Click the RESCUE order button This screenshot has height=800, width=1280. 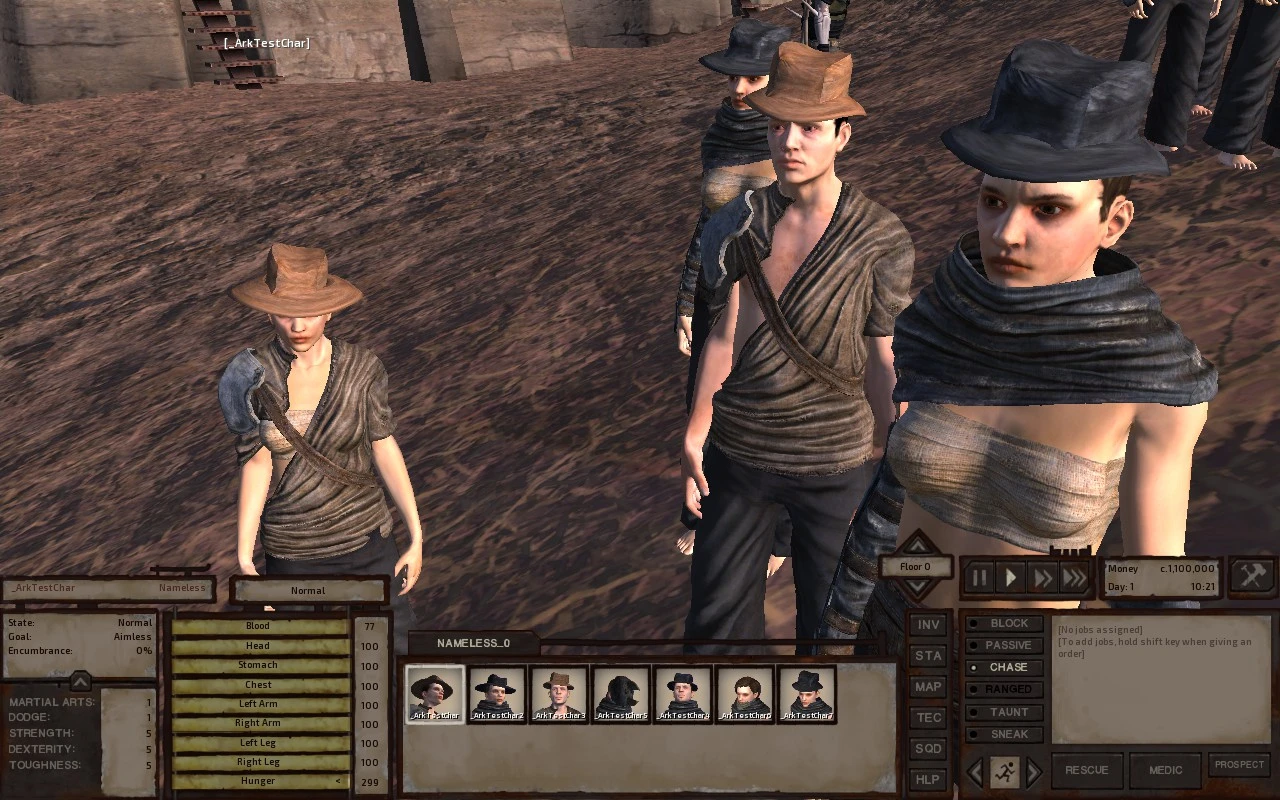[1086, 770]
